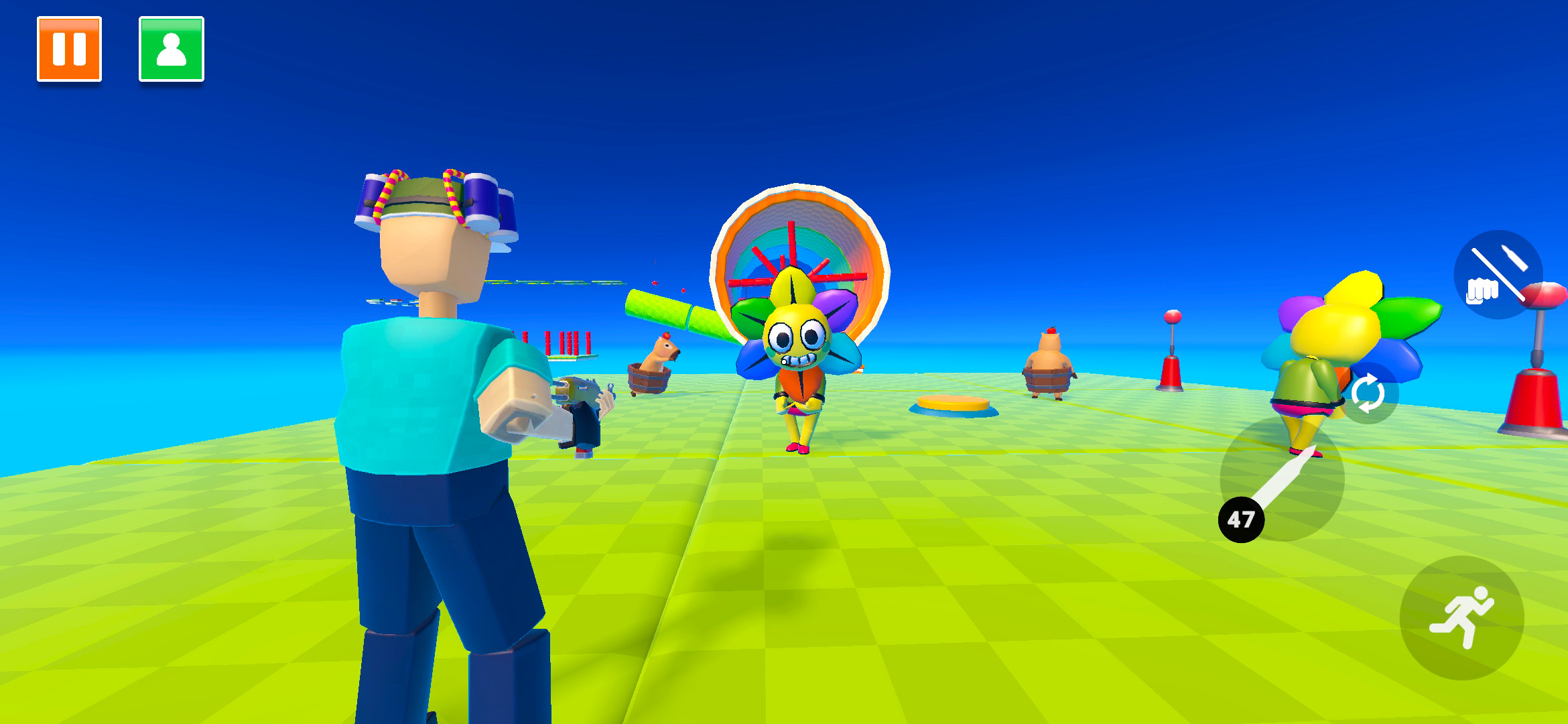
Task: Open the player character screen
Action: (x=171, y=48)
